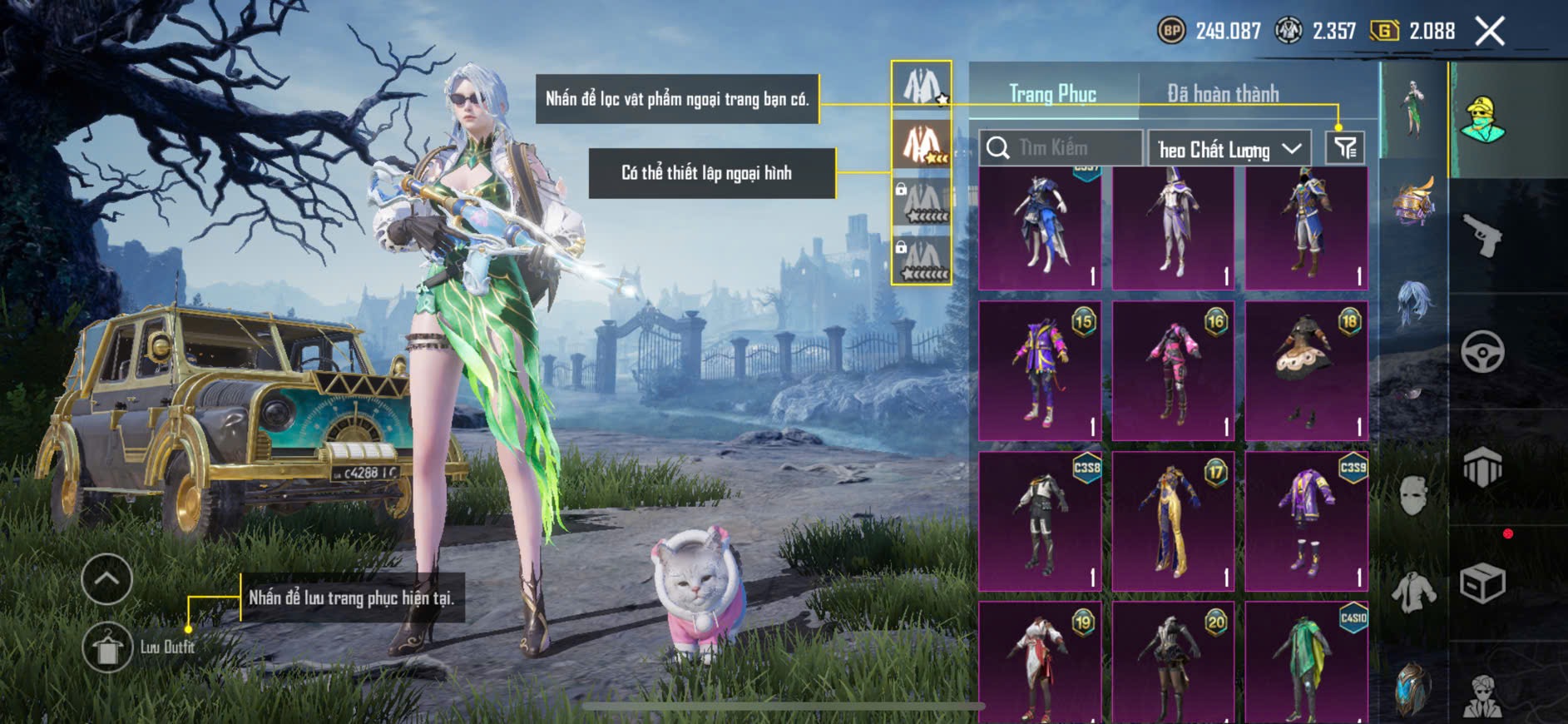Open the steering wheel vehicle category
The height and width of the screenshot is (724, 1568).
[x=1482, y=352]
